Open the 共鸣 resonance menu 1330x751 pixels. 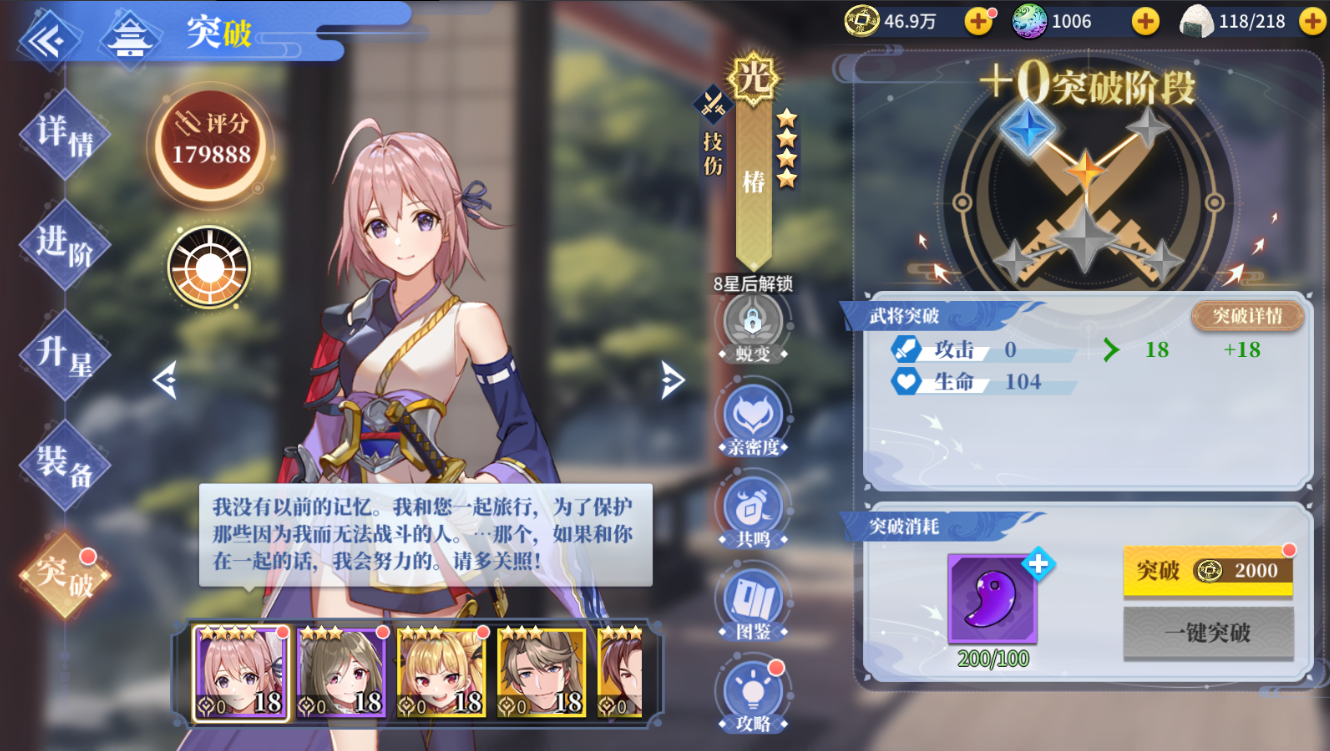pos(753,510)
